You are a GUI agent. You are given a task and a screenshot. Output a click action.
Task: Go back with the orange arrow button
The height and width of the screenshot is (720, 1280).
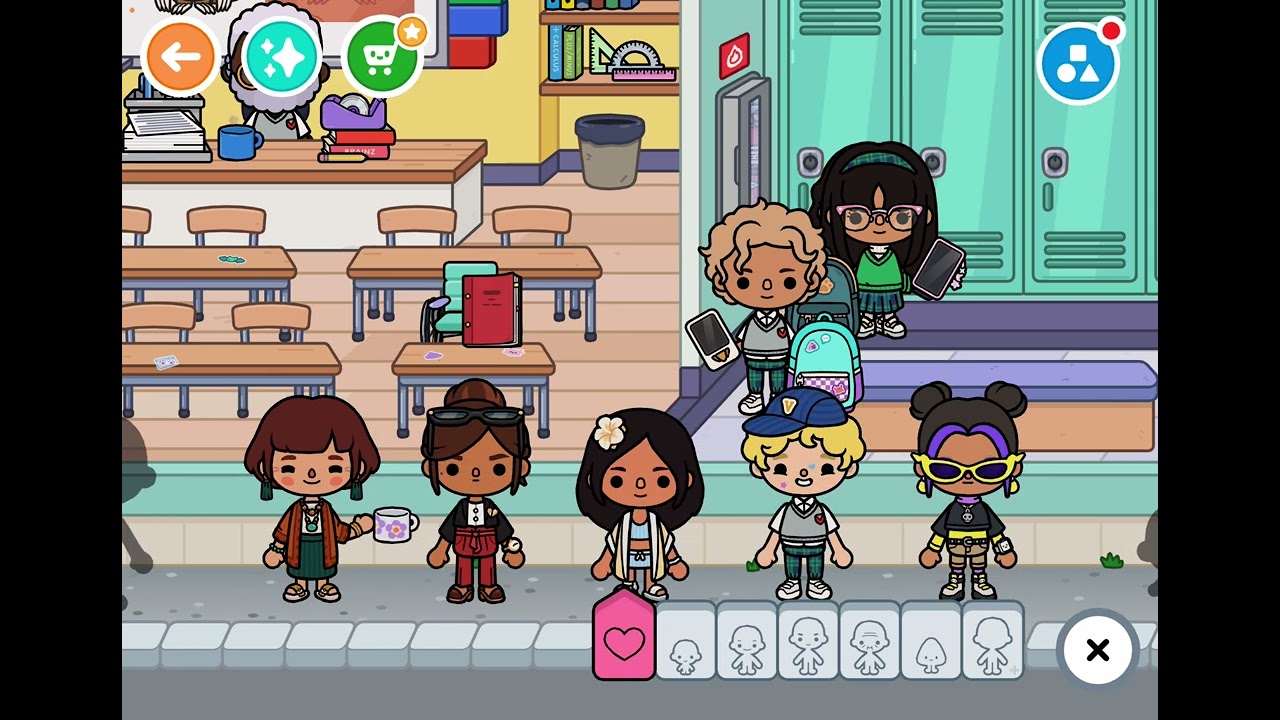(180, 57)
